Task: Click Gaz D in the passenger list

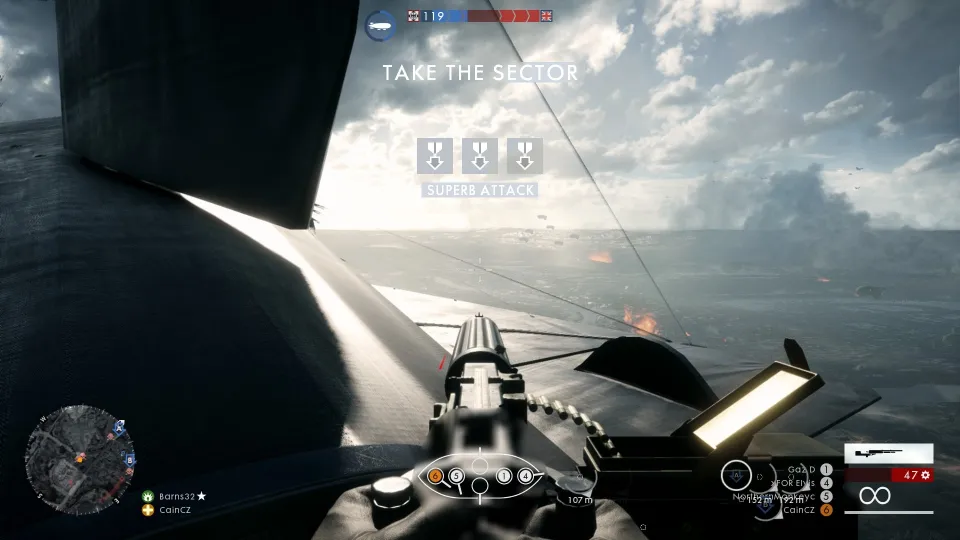Action: pos(803,468)
